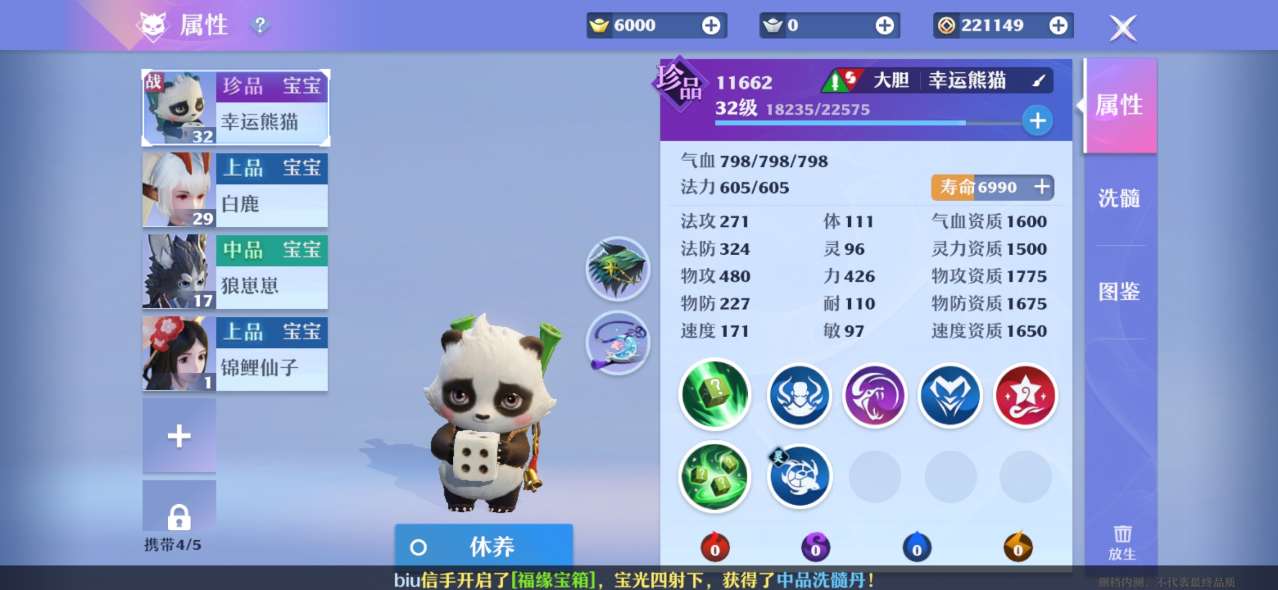The width and height of the screenshot is (1278, 590).
Task: Choose the 白鹿 pet from list
Action: [236, 190]
